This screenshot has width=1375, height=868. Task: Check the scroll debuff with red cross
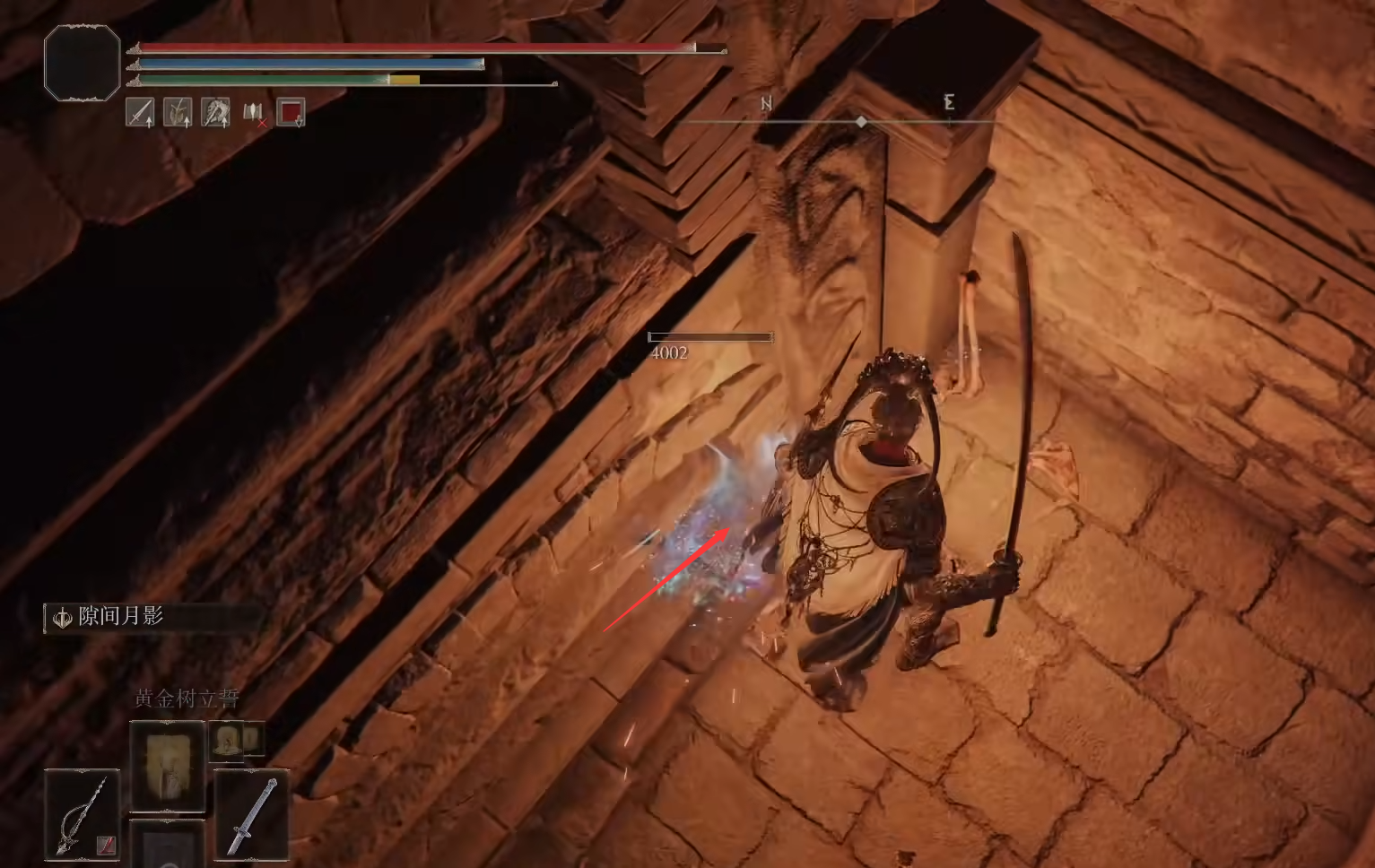pyautogui.click(x=254, y=113)
